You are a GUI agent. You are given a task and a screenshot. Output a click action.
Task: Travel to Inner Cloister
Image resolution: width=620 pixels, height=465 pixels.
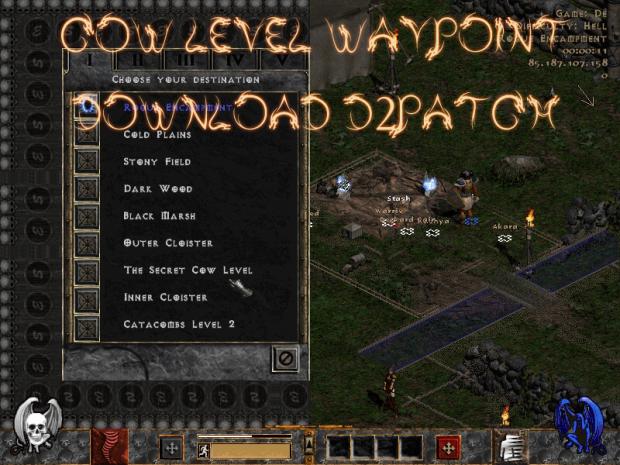(165, 297)
